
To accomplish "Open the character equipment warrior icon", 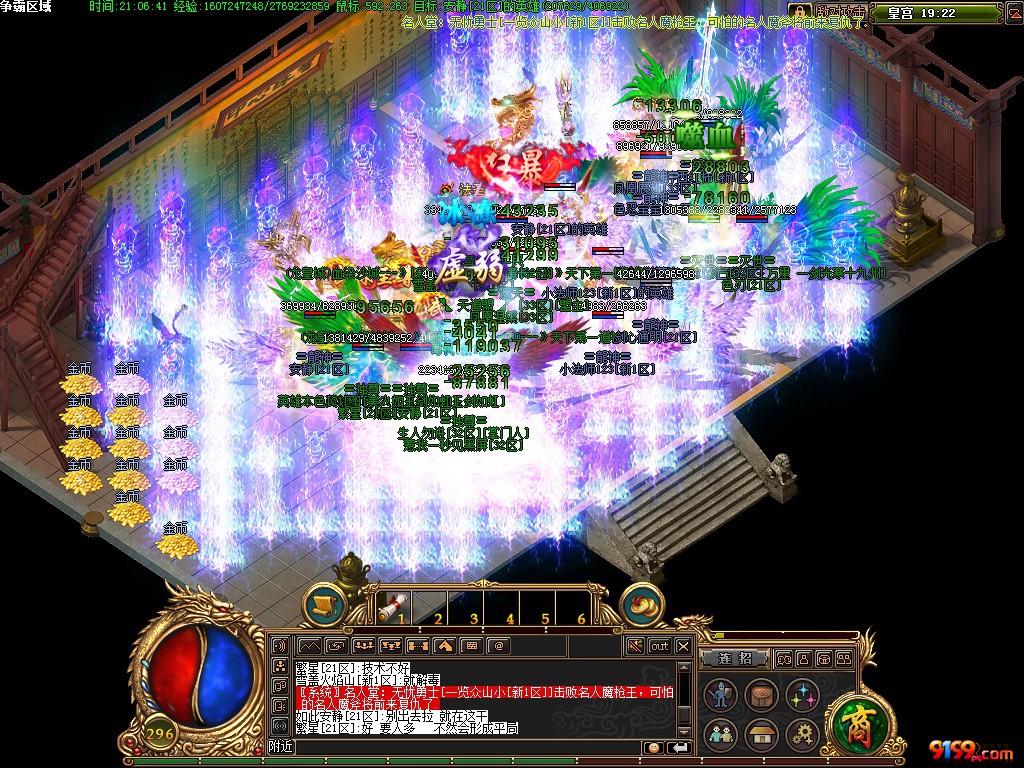I will 721,695.
